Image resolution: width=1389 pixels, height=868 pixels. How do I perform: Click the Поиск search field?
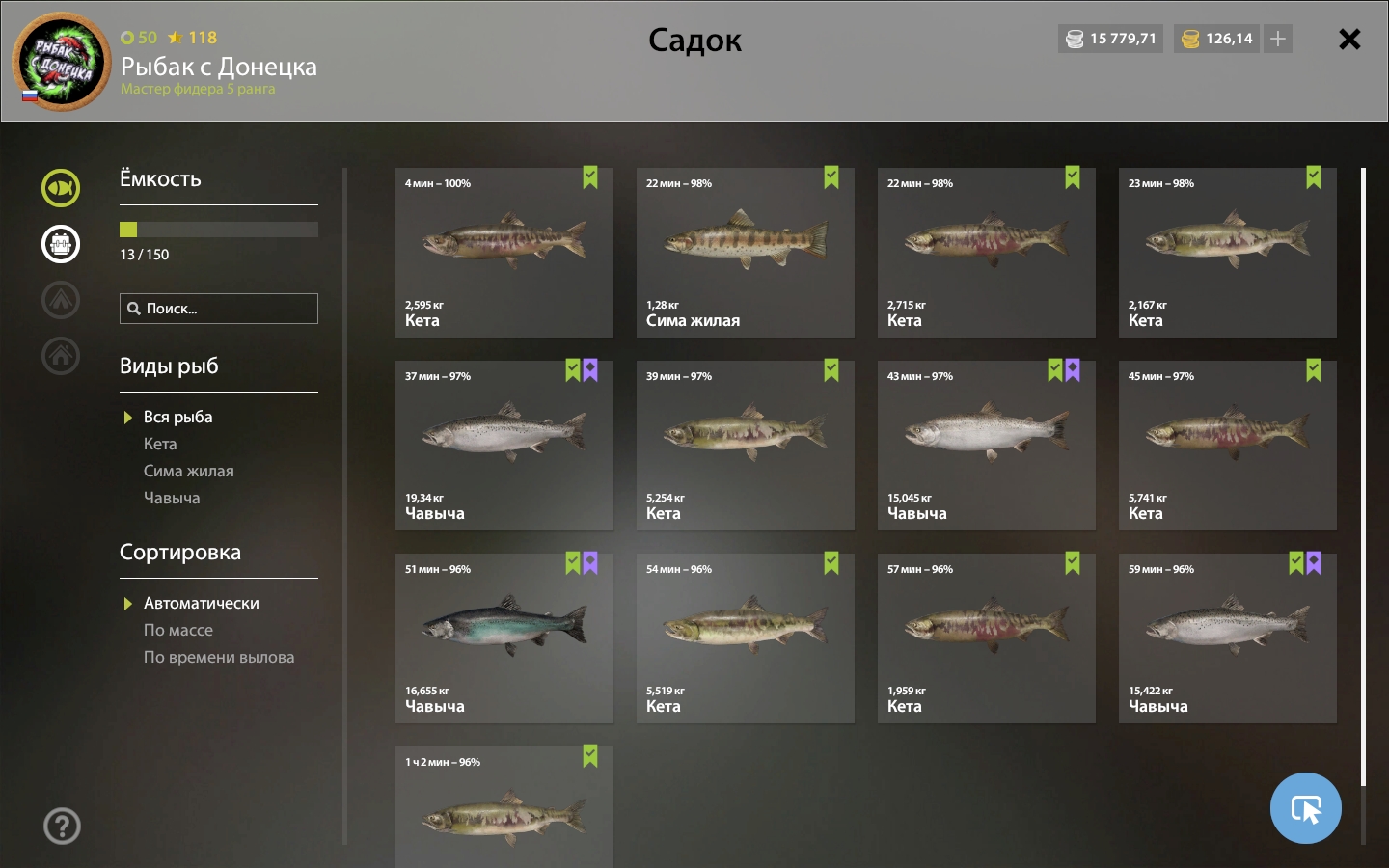[219, 309]
